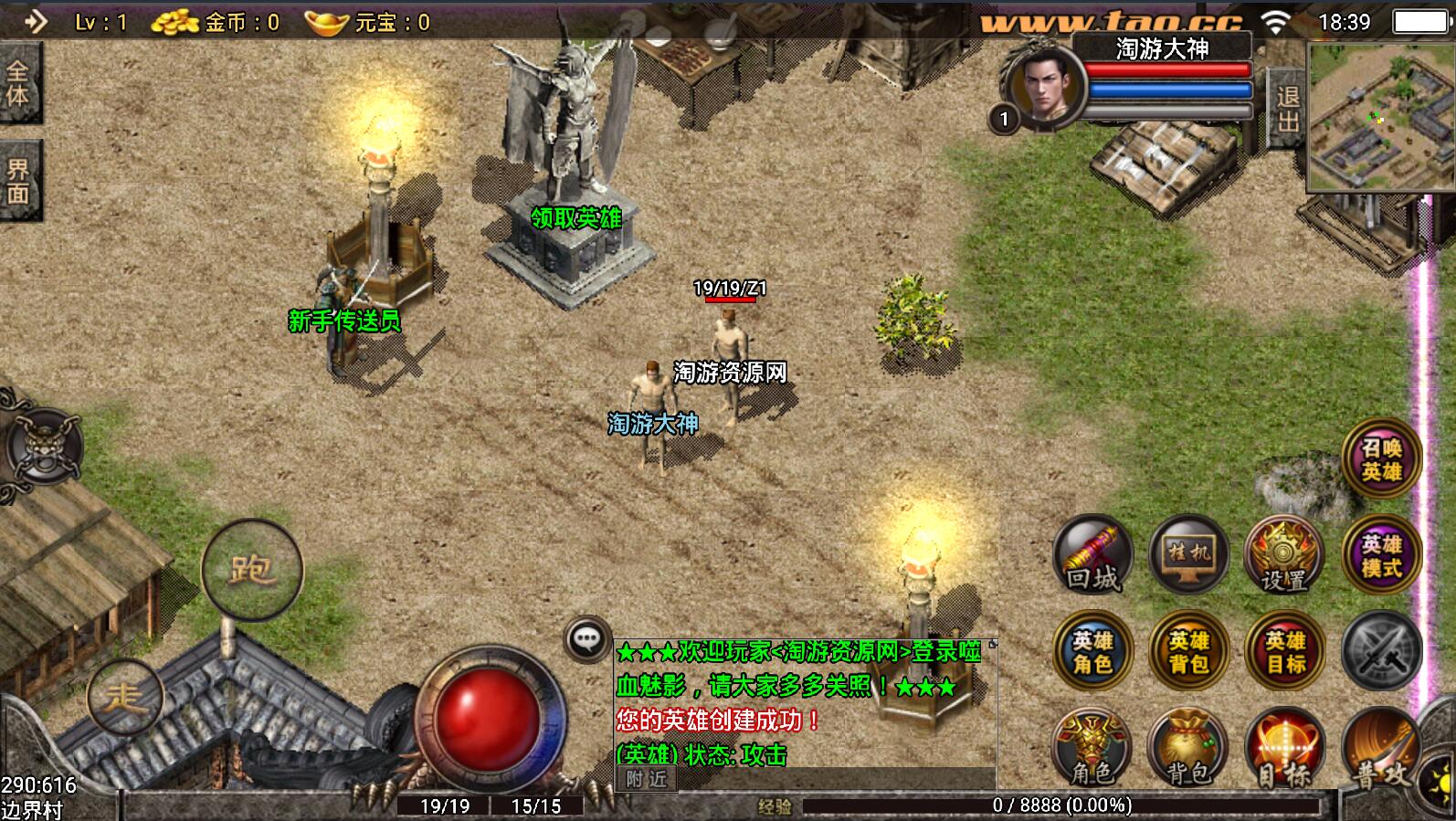1456x821 pixels.
Task: Activate 召唤英雄 summon hero button
Action: [x=1381, y=459]
